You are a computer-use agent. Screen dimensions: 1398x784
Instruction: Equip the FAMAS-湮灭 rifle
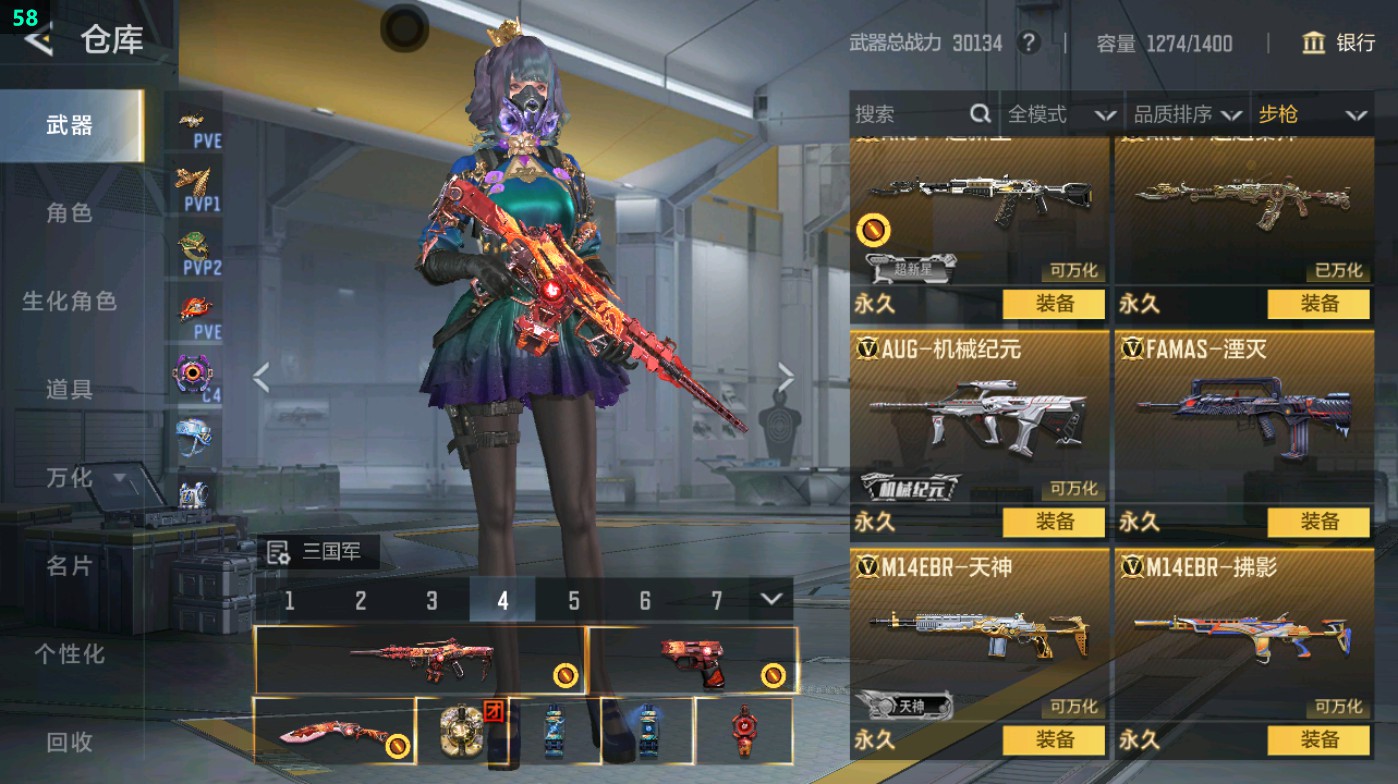tap(1319, 522)
